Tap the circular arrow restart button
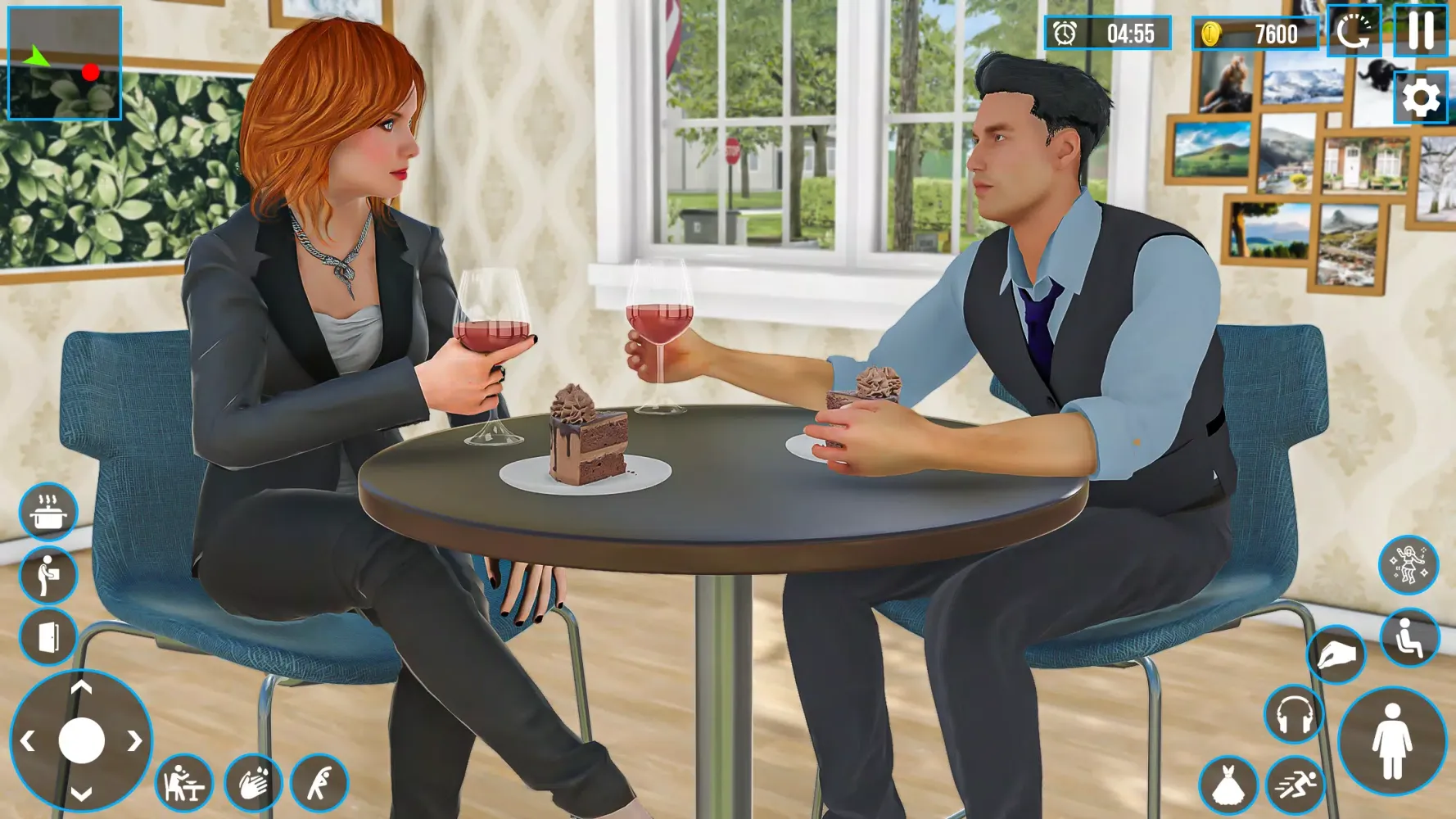Screen dimensions: 1456x819 click(1354, 32)
